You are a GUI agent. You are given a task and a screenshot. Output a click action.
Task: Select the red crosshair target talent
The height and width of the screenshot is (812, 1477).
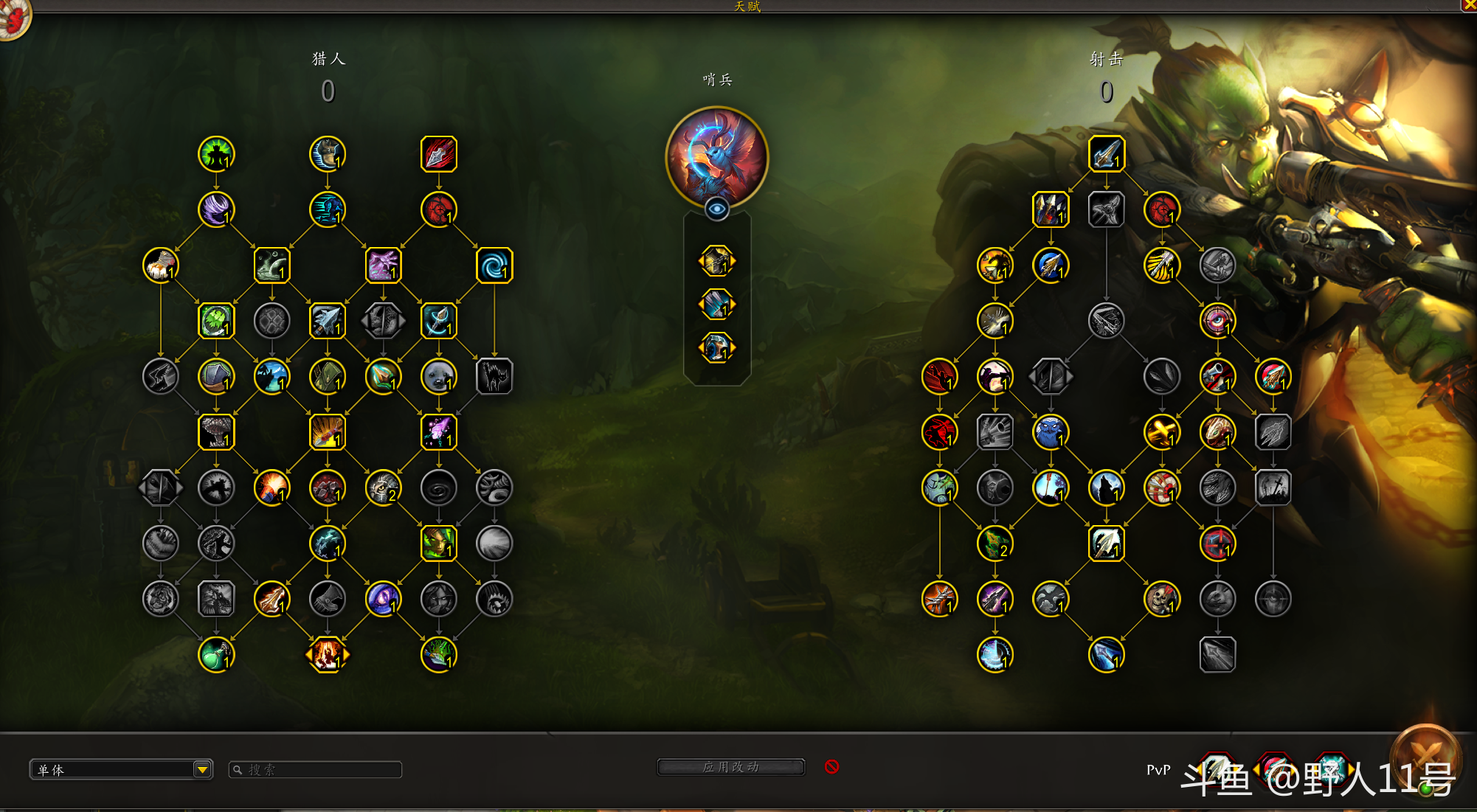1217,544
